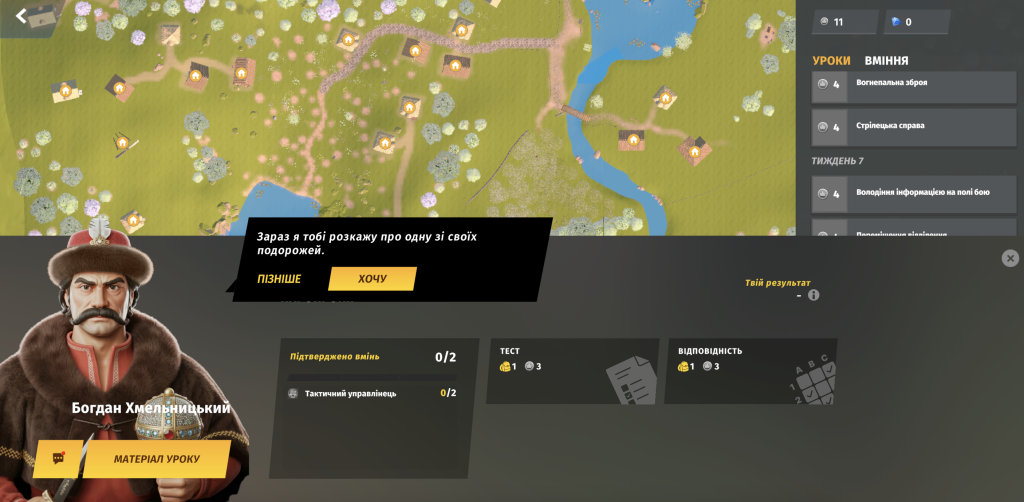Show info about Твій результат
1024x502 pixels.
(813, 295)
